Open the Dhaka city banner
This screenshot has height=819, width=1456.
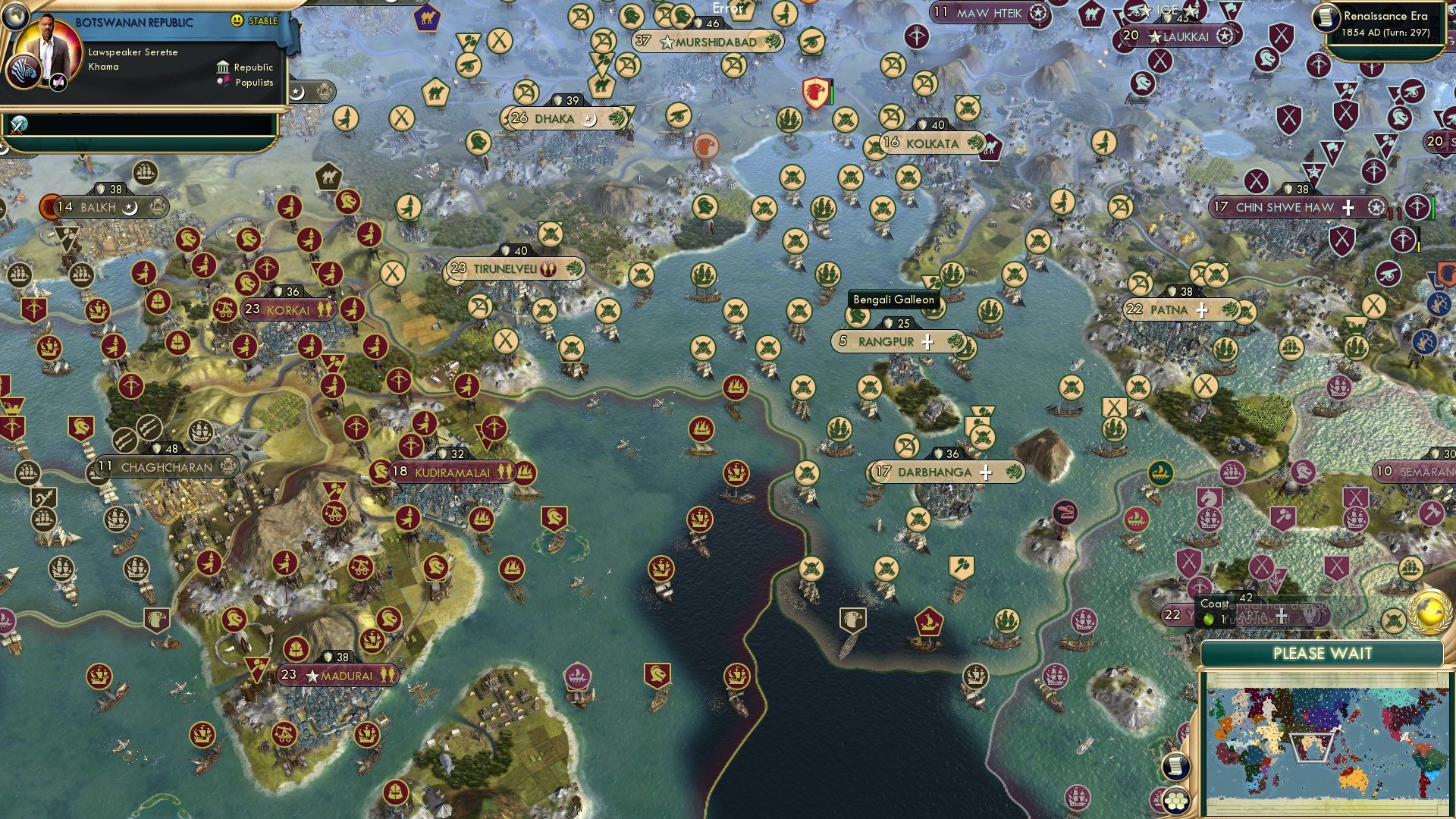pos(554,118)
